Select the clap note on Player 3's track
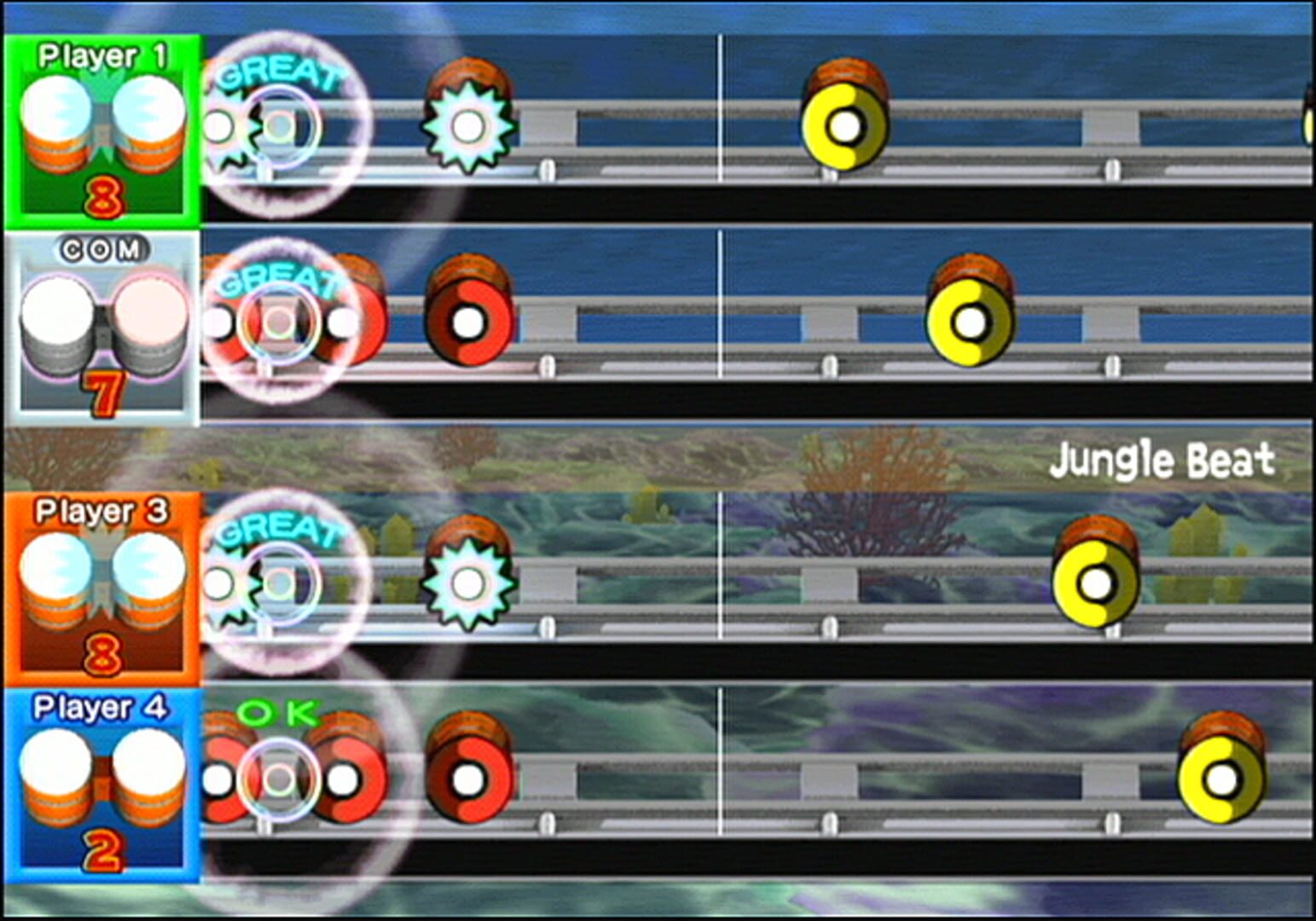The image size is (1316, 921). (x=467, y=578)
